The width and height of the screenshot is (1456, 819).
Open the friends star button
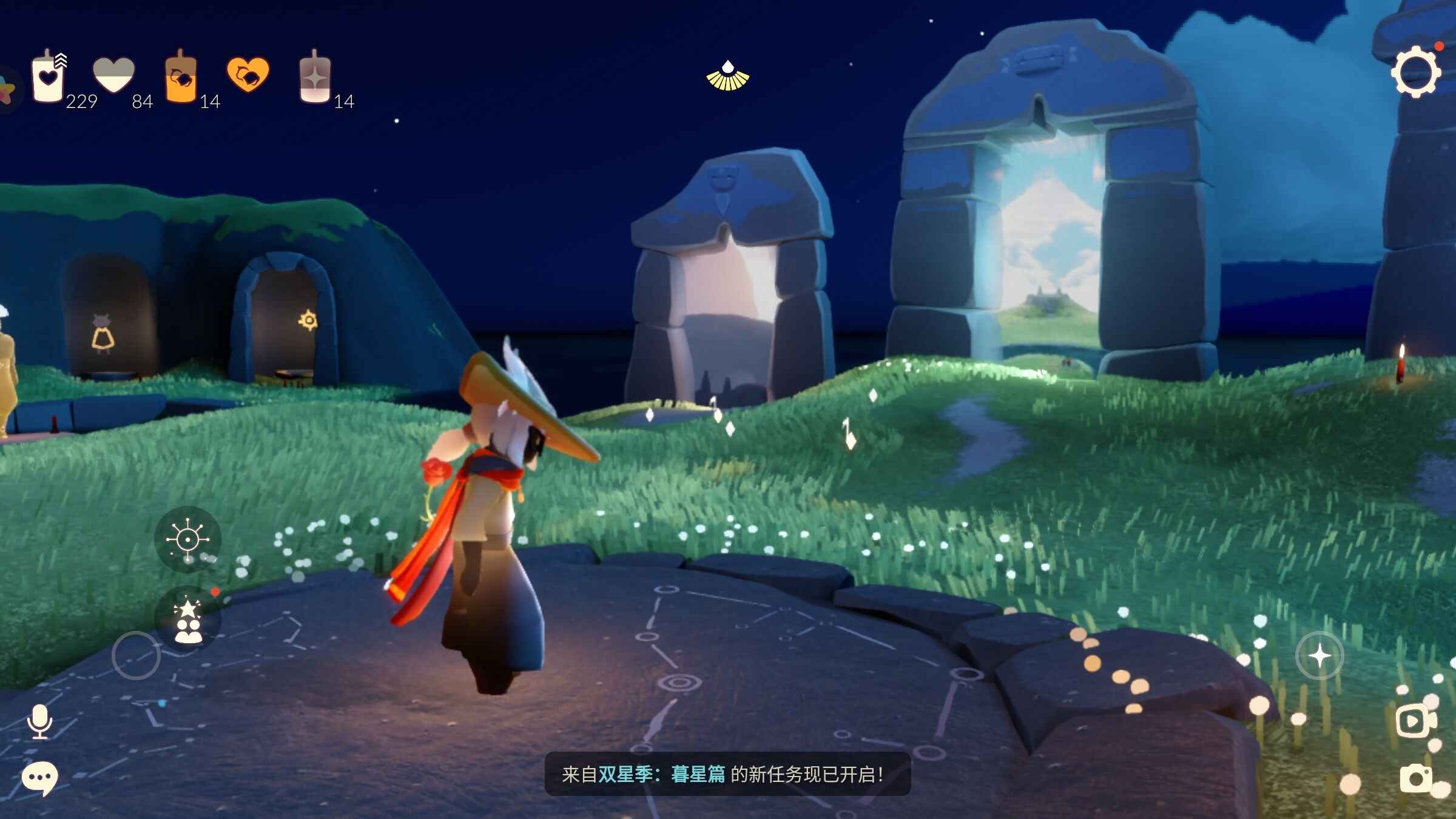pos(187,619)
